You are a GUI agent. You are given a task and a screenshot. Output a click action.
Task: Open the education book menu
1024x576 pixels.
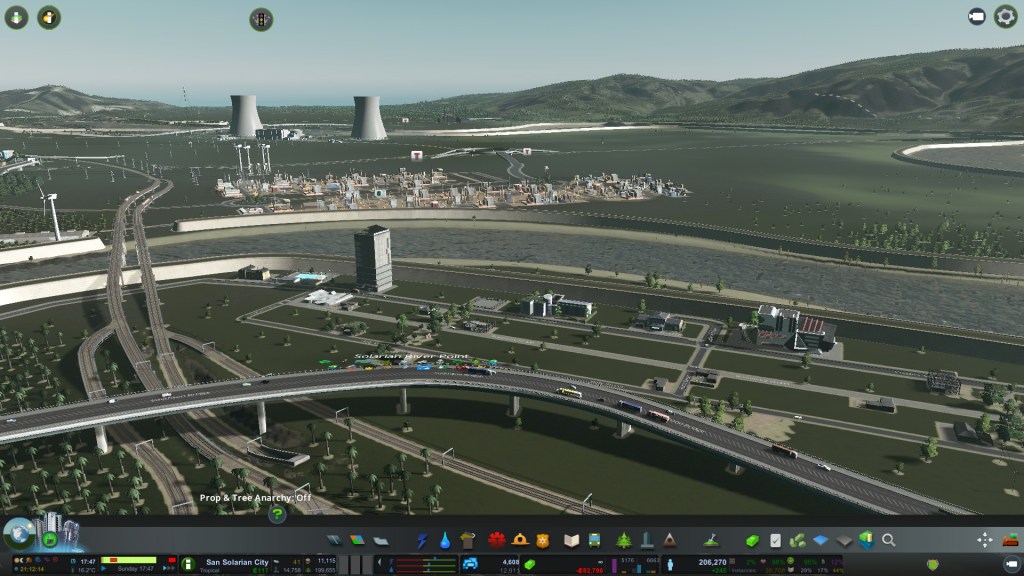pos(571,540)
